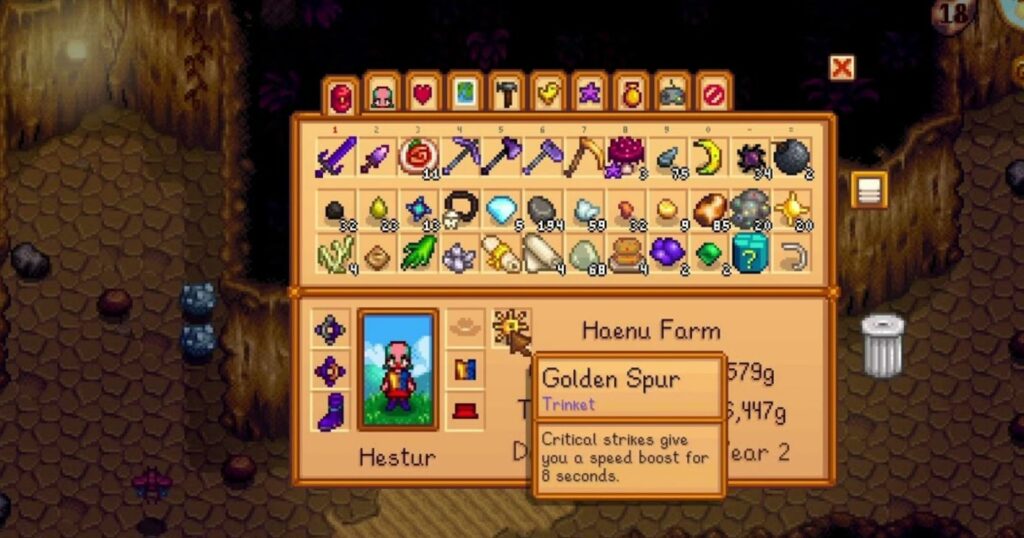Open the purple star Powers tab
1024x538 pixels.
pyautogui.click(x=589, y=95)
